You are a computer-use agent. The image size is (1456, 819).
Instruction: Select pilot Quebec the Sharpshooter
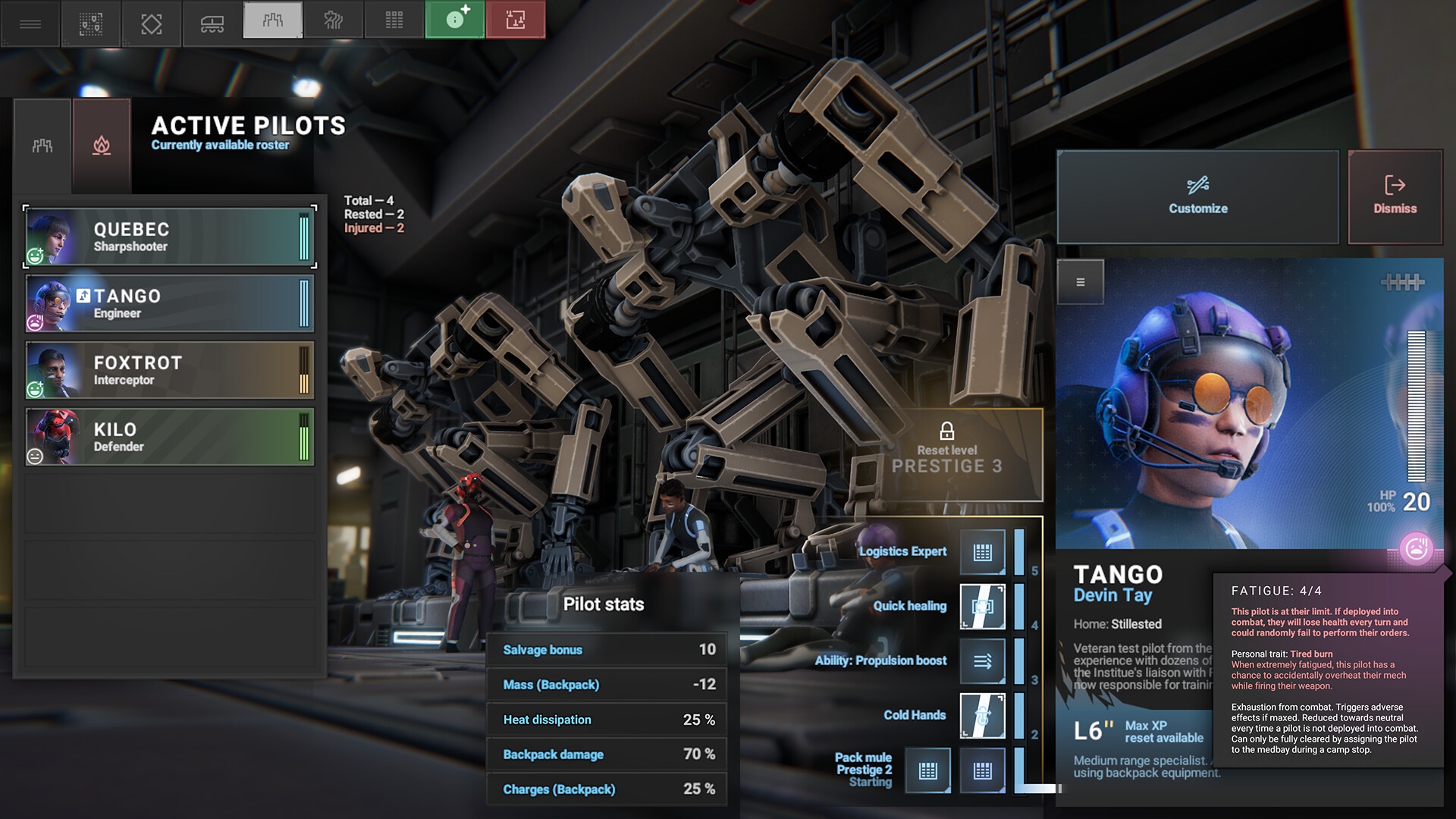(170, 237)
